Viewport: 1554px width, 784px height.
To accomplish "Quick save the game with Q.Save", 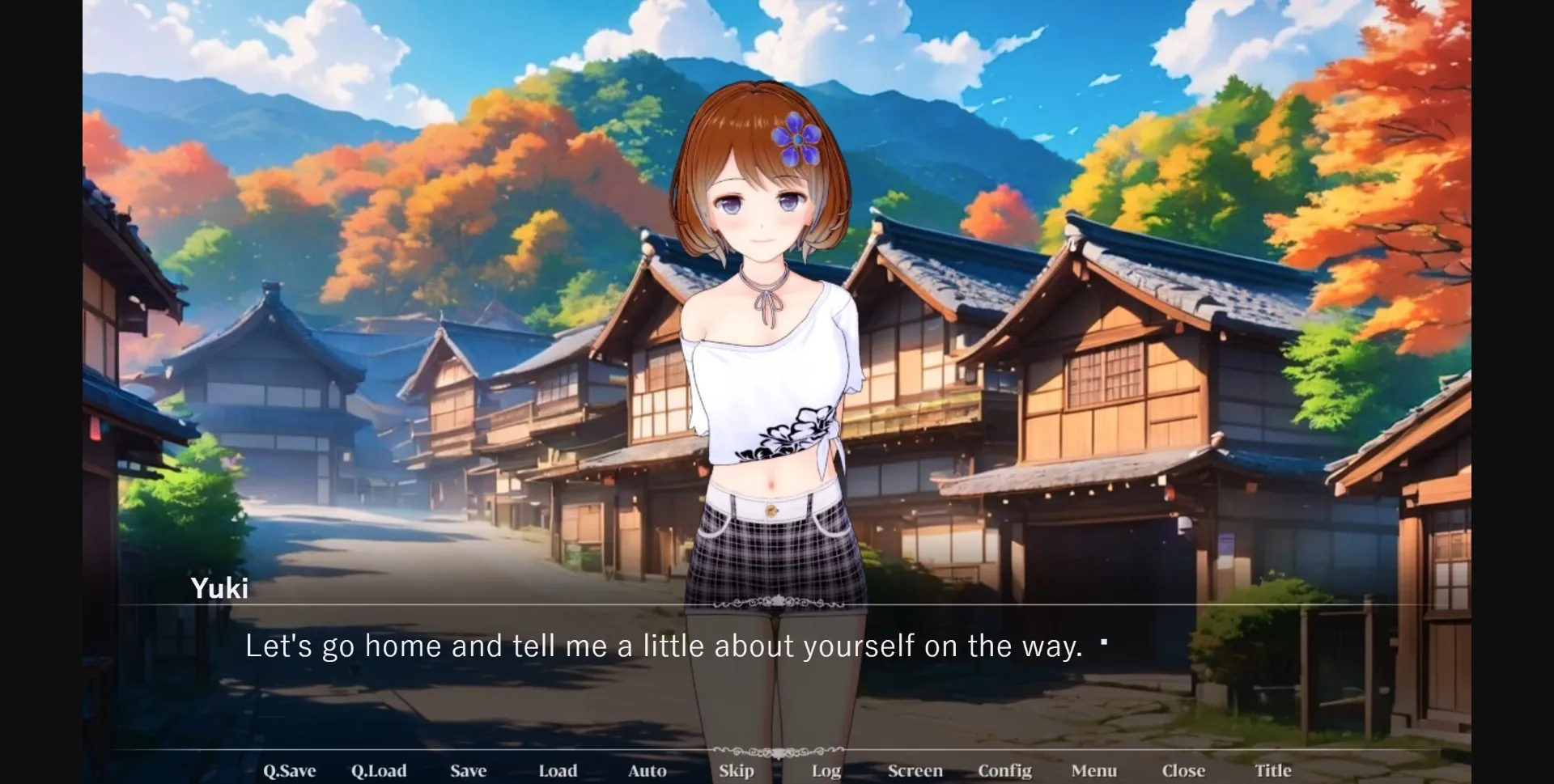I will [x=289, y=771].
